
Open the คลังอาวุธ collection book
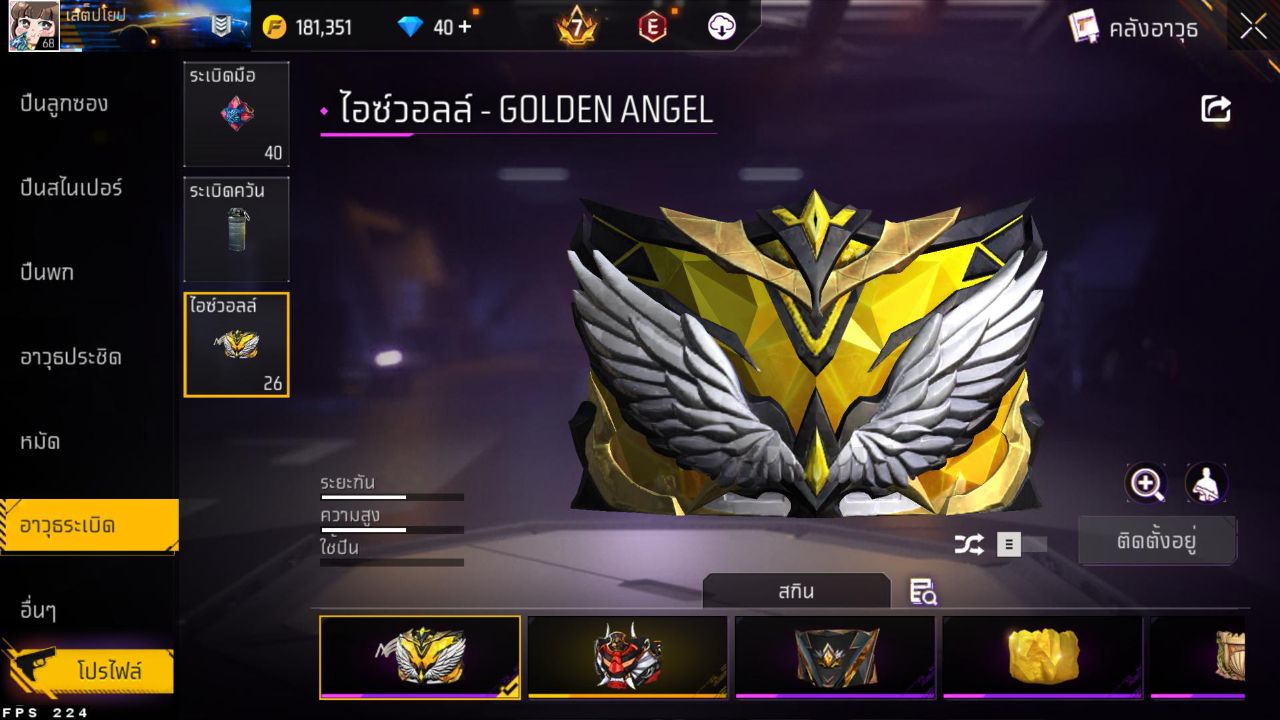coord(1133,28)
